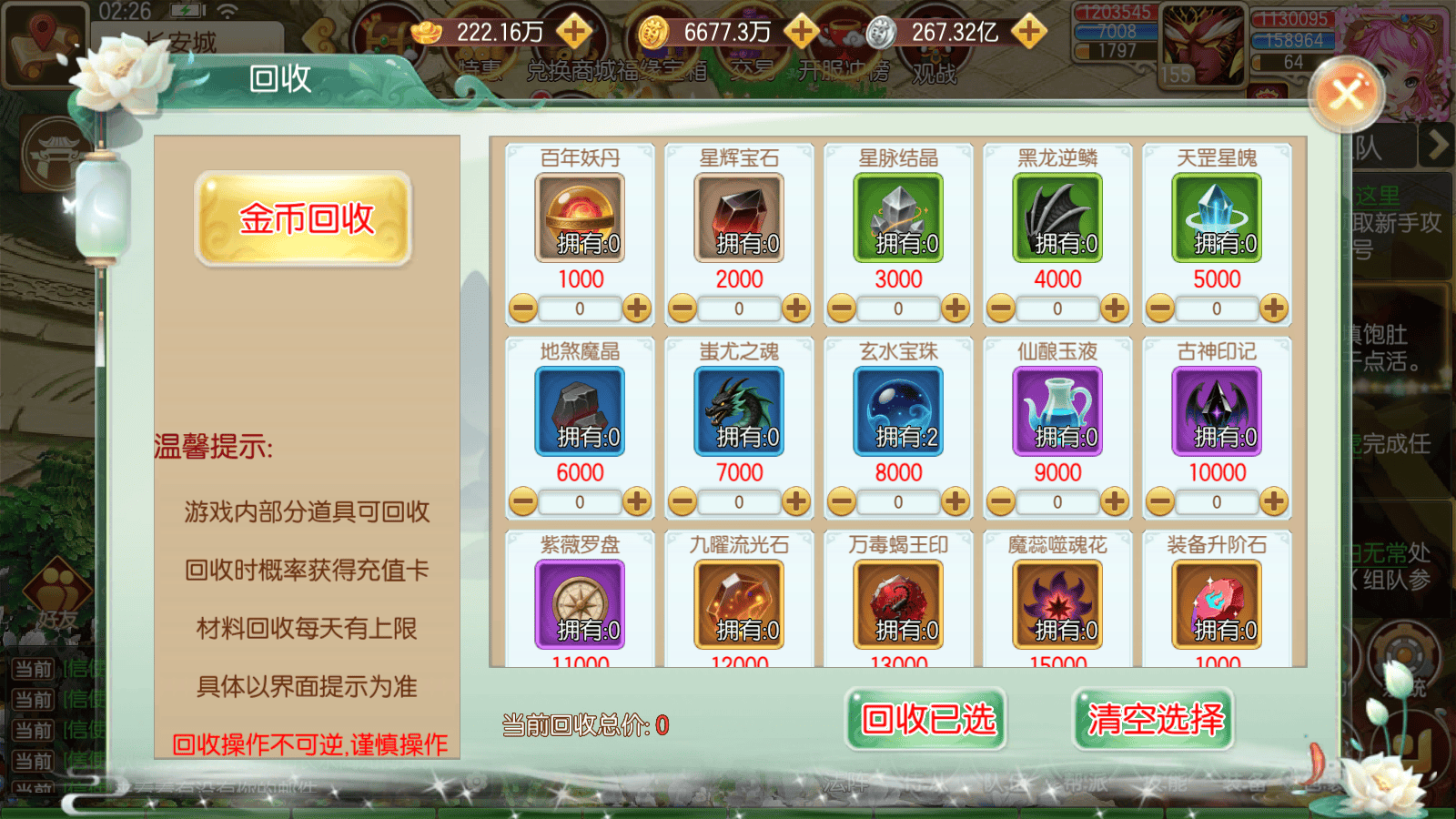Screen dimensions: 1456x819
Task: Select the 仙酿玉液 item icon
Action: [1057, 411]
